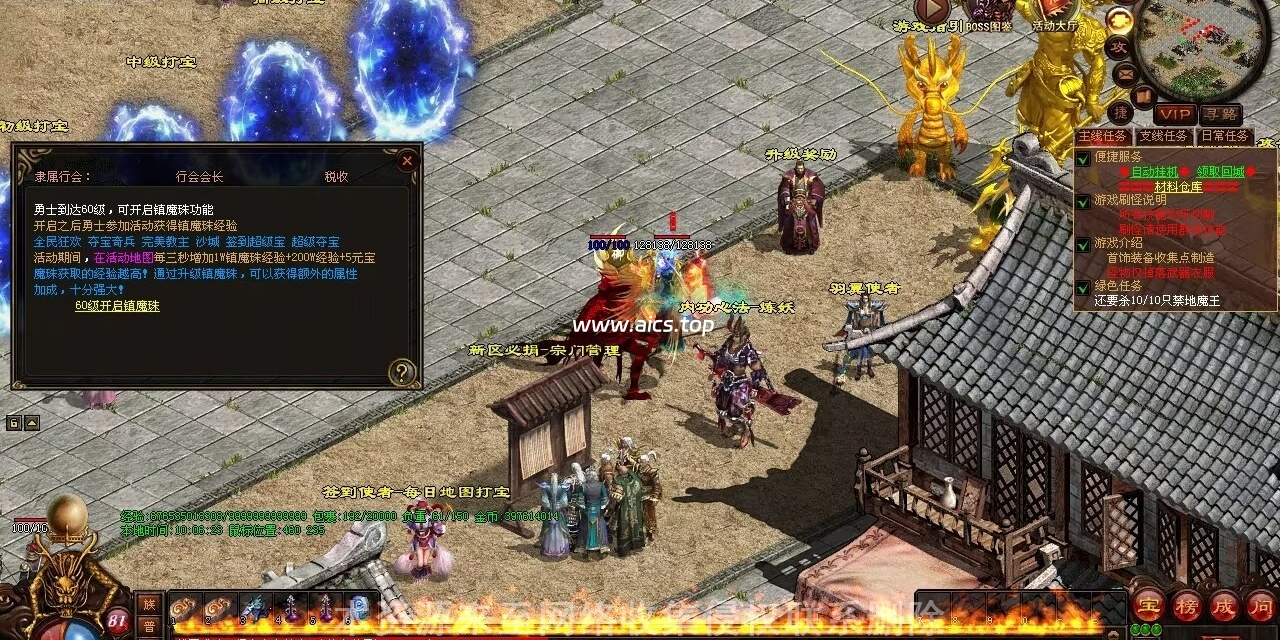
Task: Click the 领取回城 link
Action: [1221, 172]
